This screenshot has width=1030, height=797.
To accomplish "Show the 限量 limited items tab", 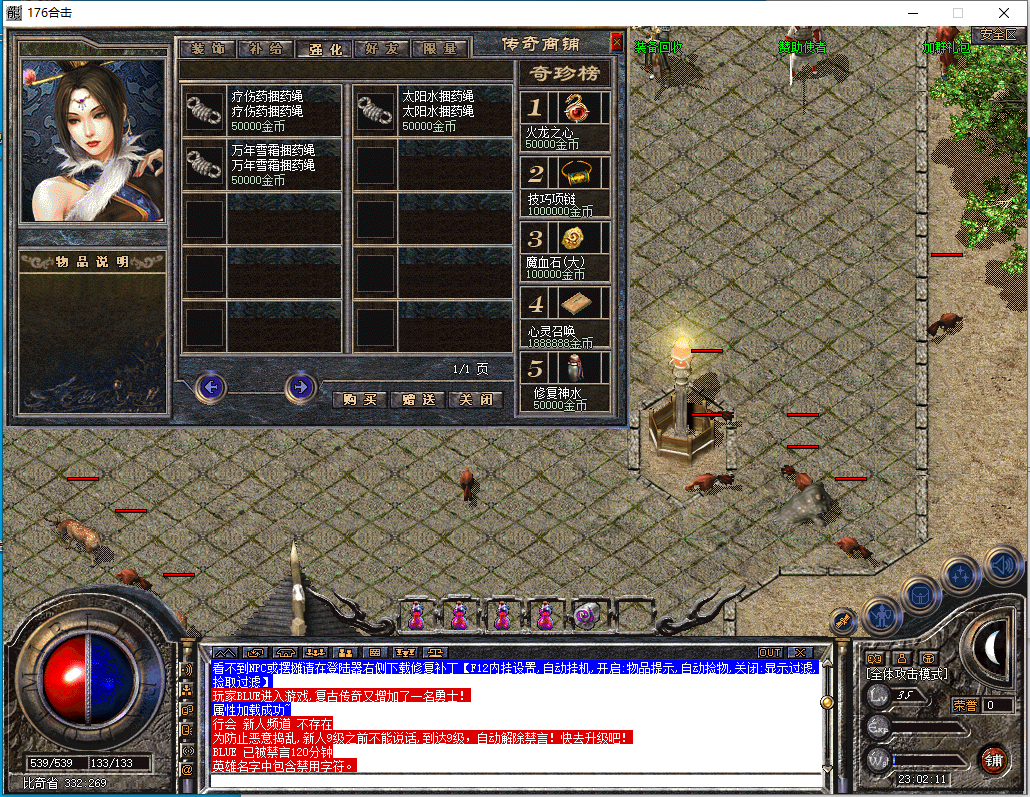I will click(x=440, y=49).
